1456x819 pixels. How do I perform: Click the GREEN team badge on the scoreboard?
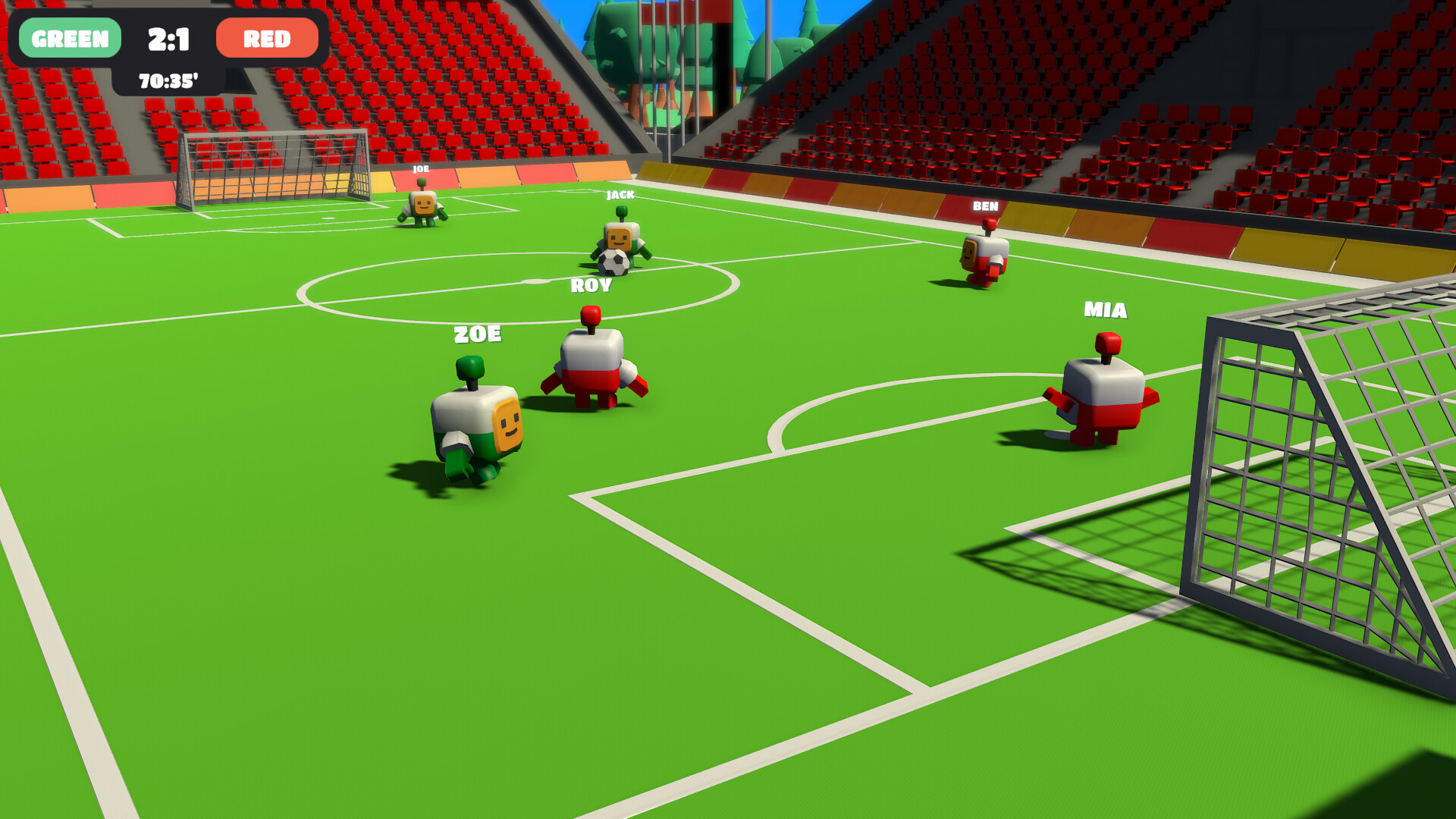[x=69, y=38]
